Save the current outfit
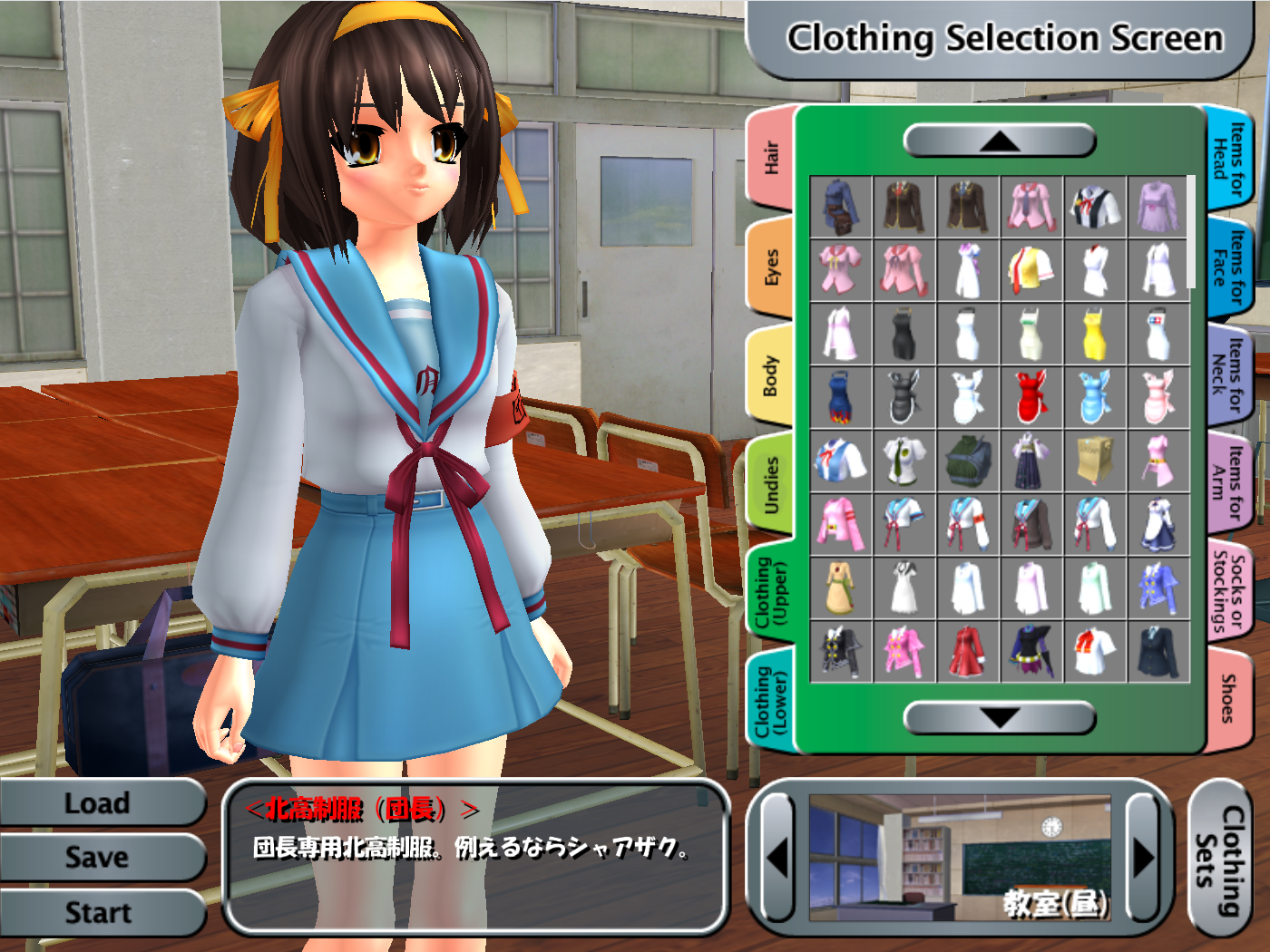Screen dimensions: 1270x952 pos(98,858)
